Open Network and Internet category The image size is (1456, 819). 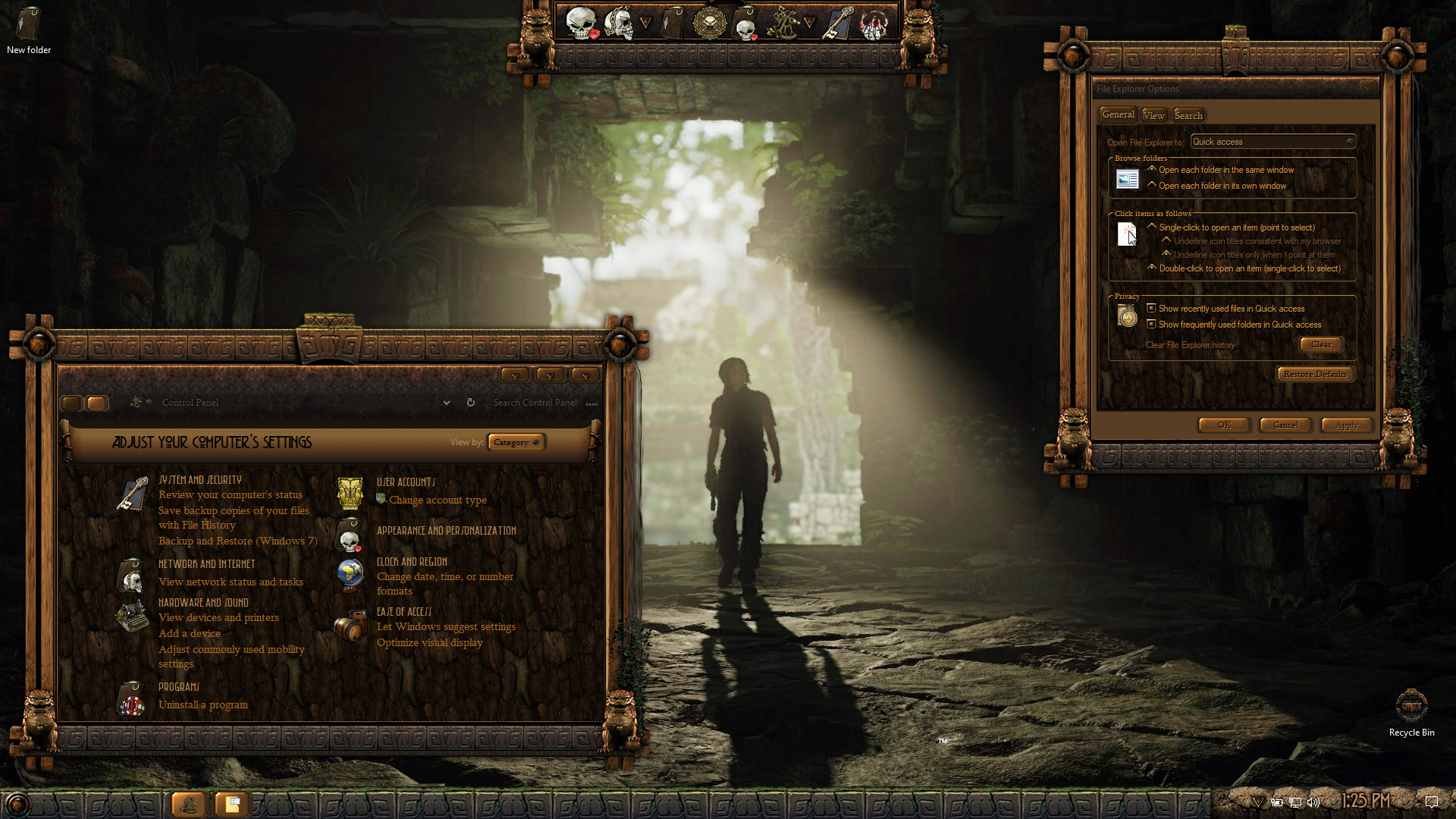pyautogui.click(x=206, y=564)
